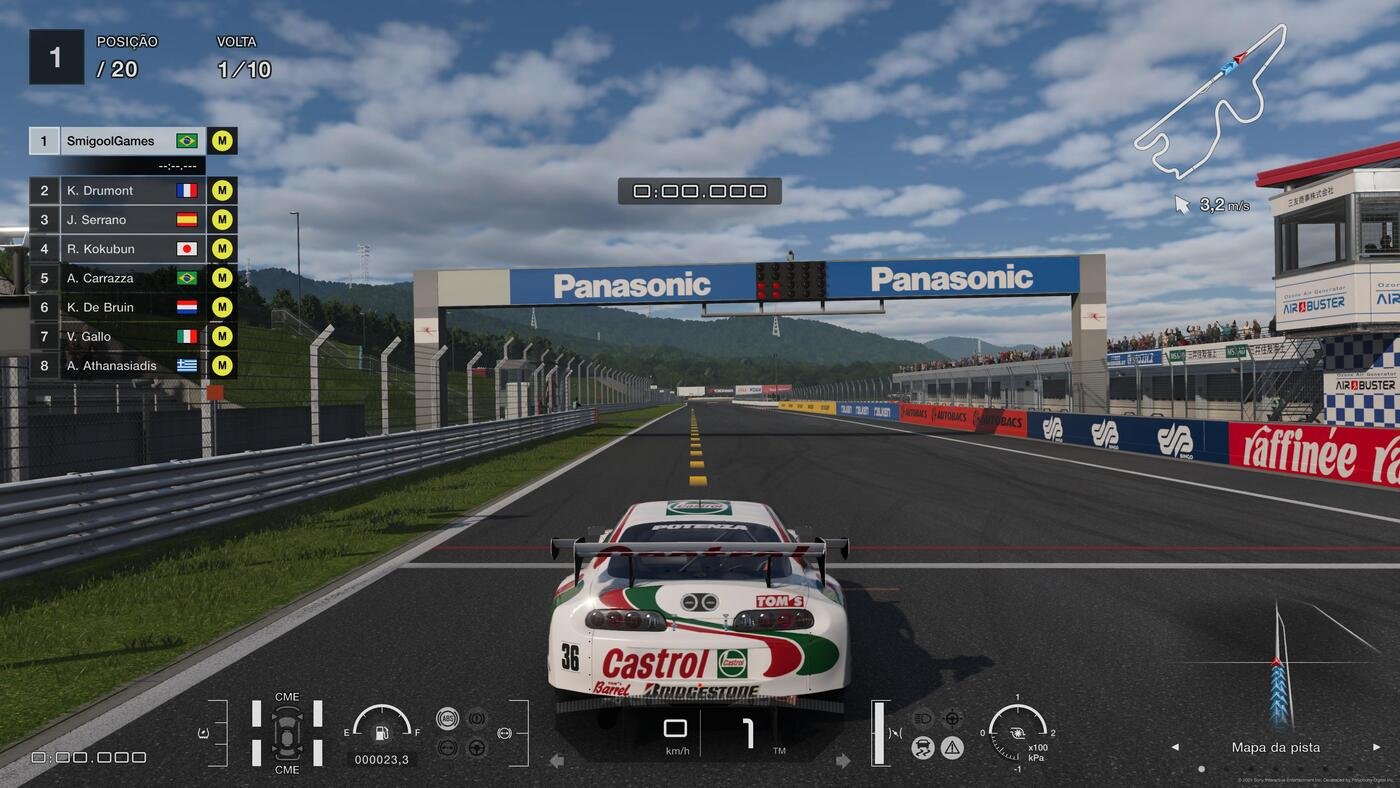The image size is (1400, 788).
Task: Open the leaderboard entry for J. Serrano
Action: click(110, 219)
